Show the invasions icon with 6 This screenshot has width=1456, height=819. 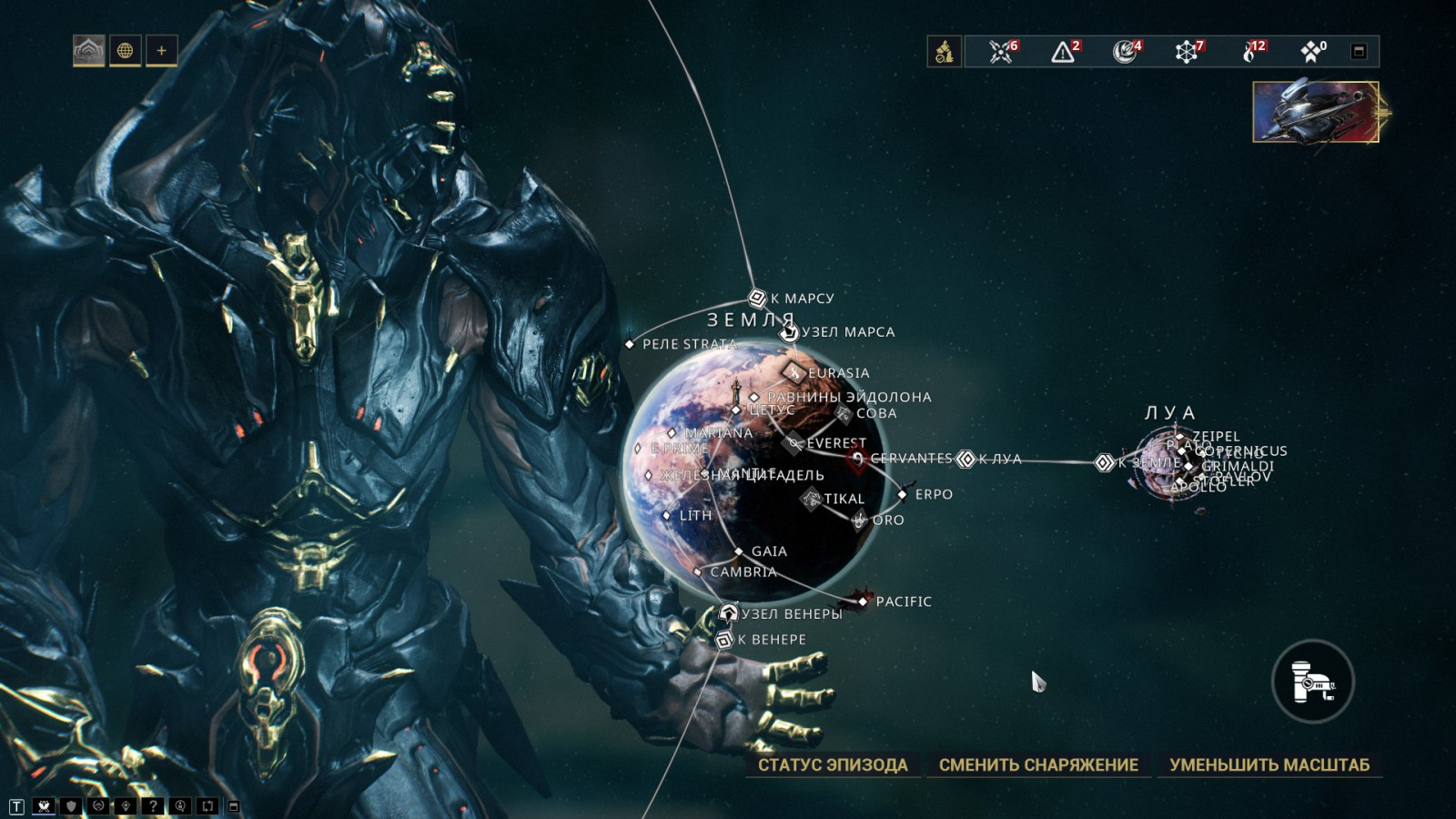pyautogui.click(x=1001, y=52)
